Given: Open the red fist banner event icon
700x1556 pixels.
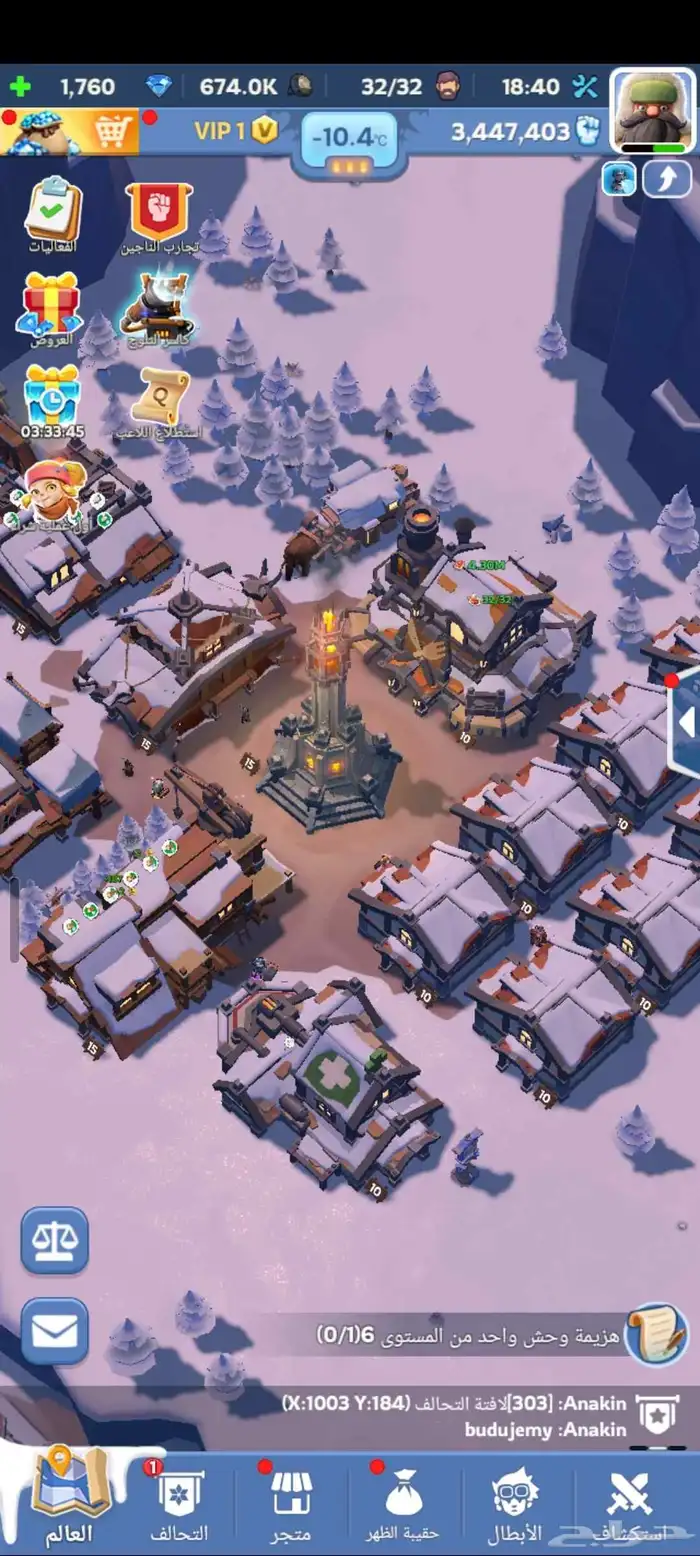Looking at the screenshot, I should point(160,213).
